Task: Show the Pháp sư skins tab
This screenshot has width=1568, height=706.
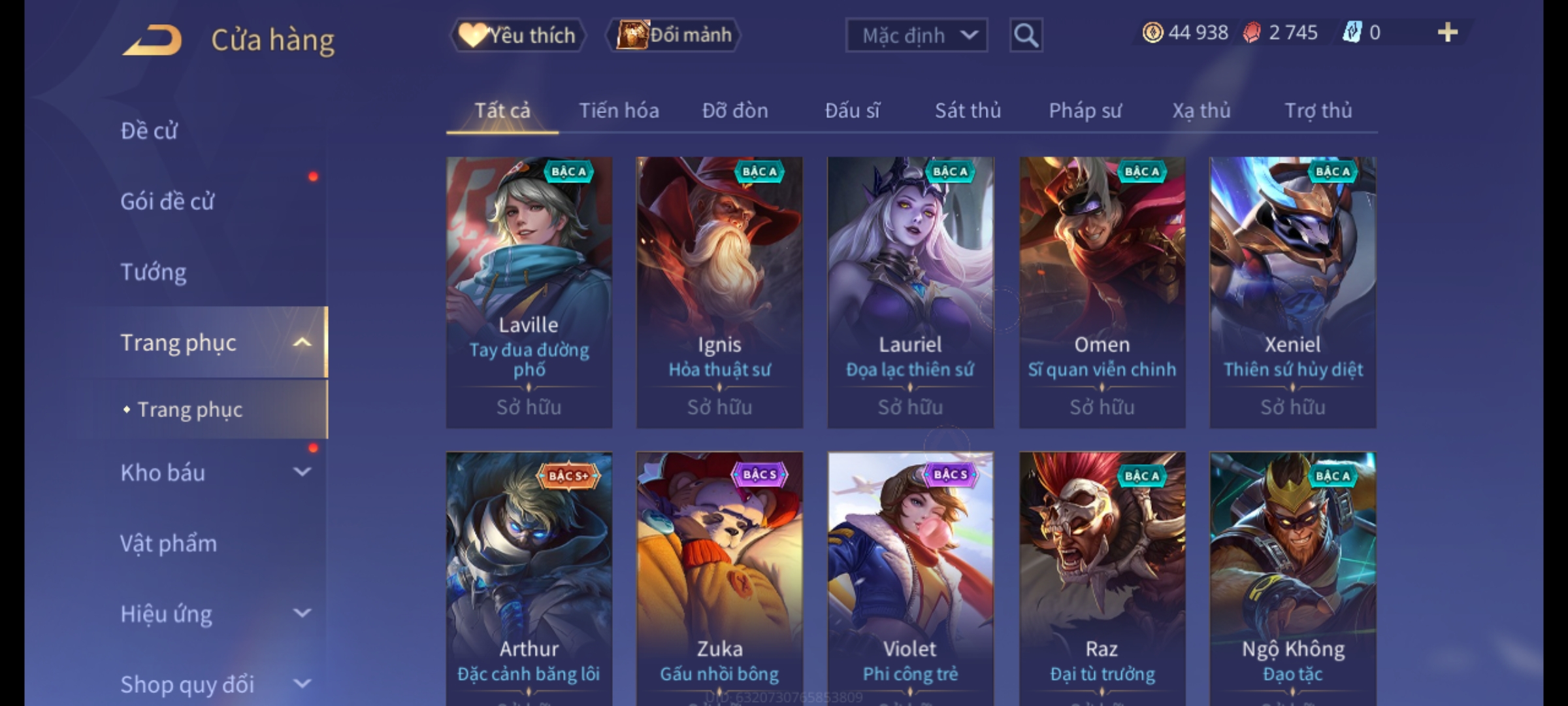Action: click(1085, 111)
